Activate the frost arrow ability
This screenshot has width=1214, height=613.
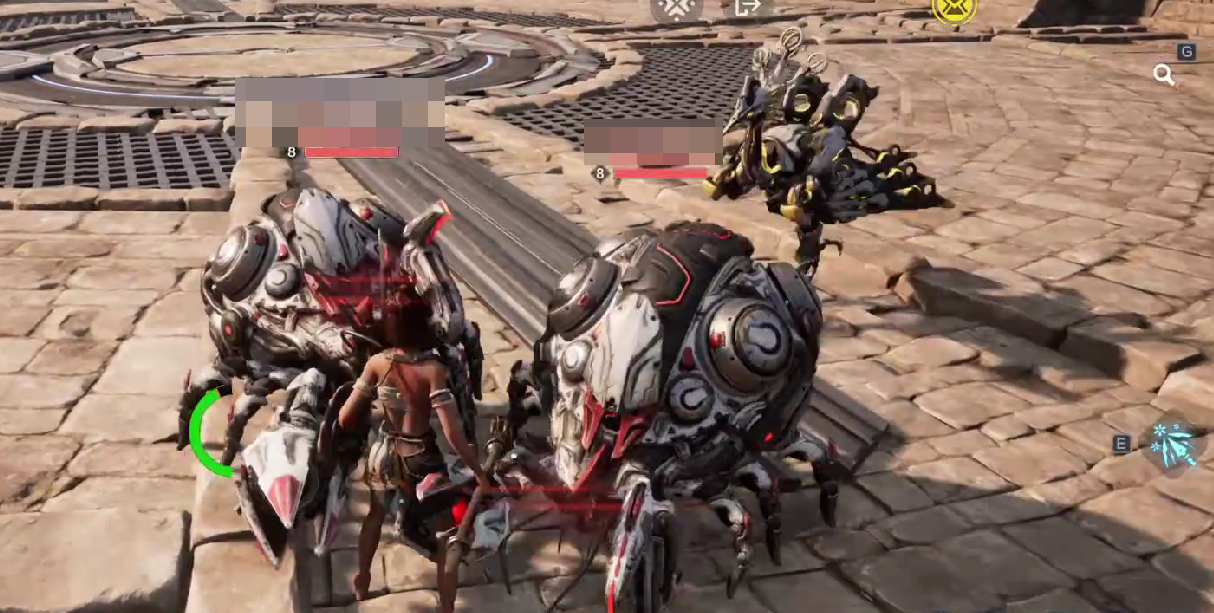[x=1171, y=444]
